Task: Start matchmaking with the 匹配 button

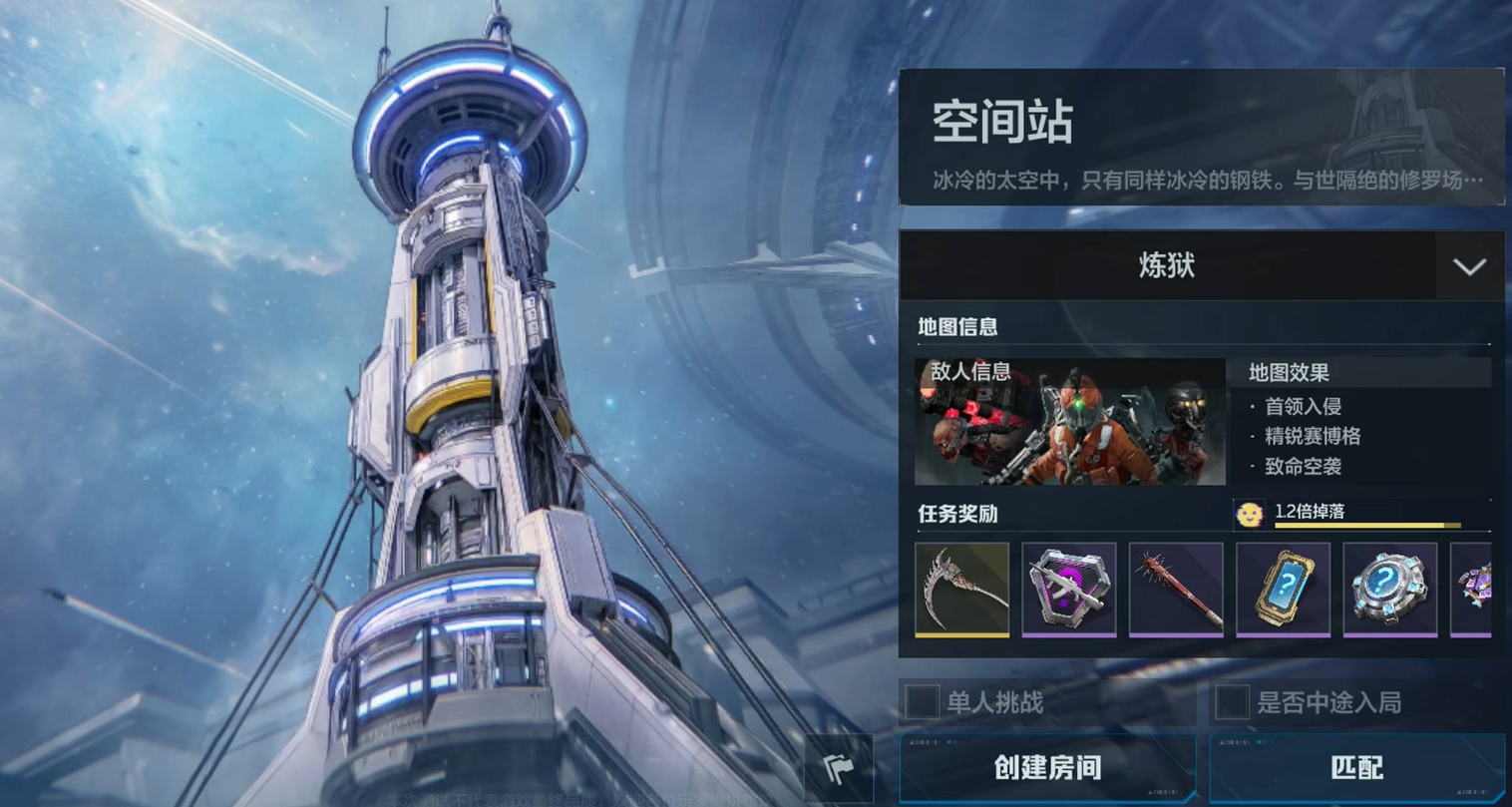Action: point(1356,767)
